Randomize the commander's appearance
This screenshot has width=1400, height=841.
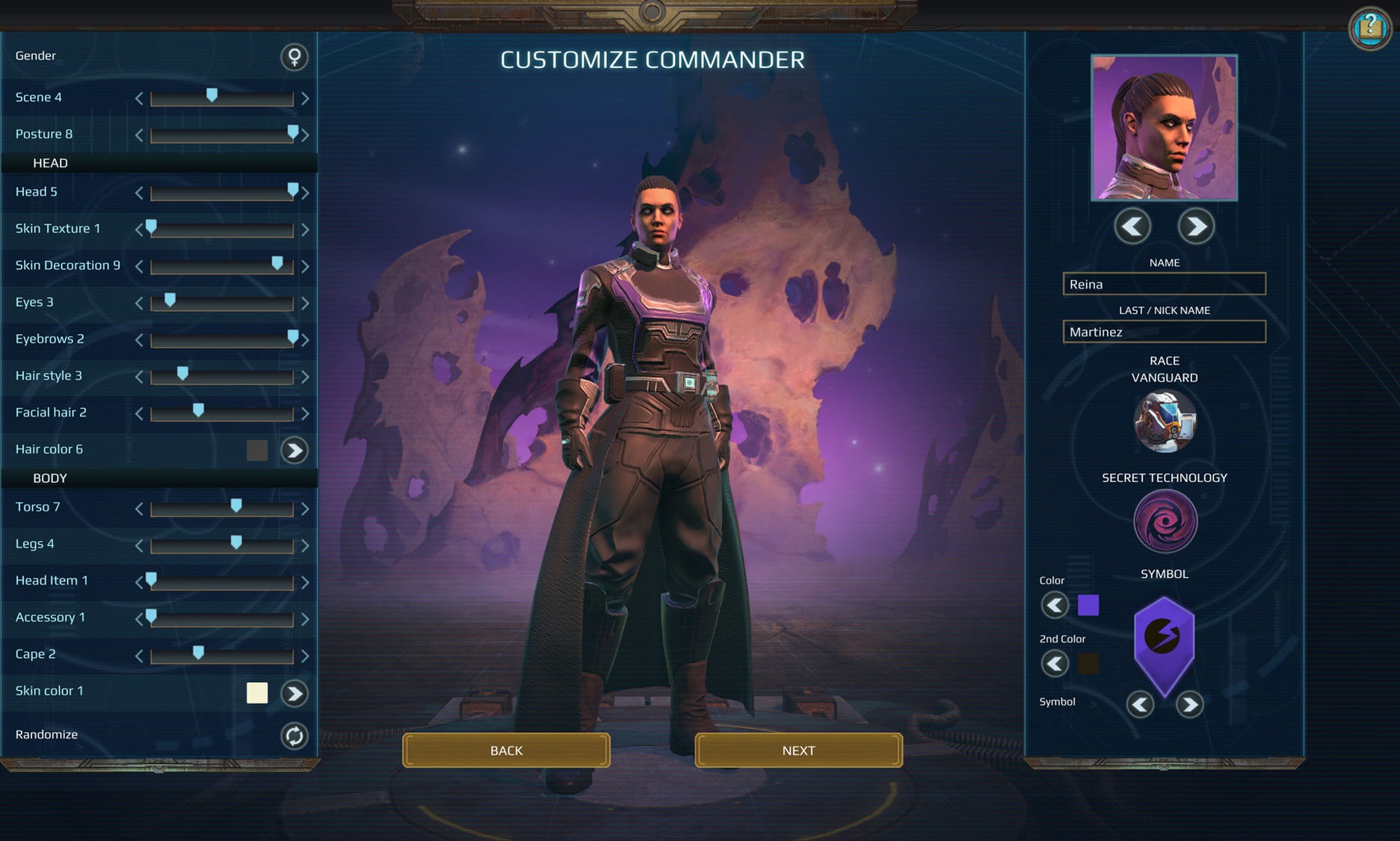coord(294,736)
